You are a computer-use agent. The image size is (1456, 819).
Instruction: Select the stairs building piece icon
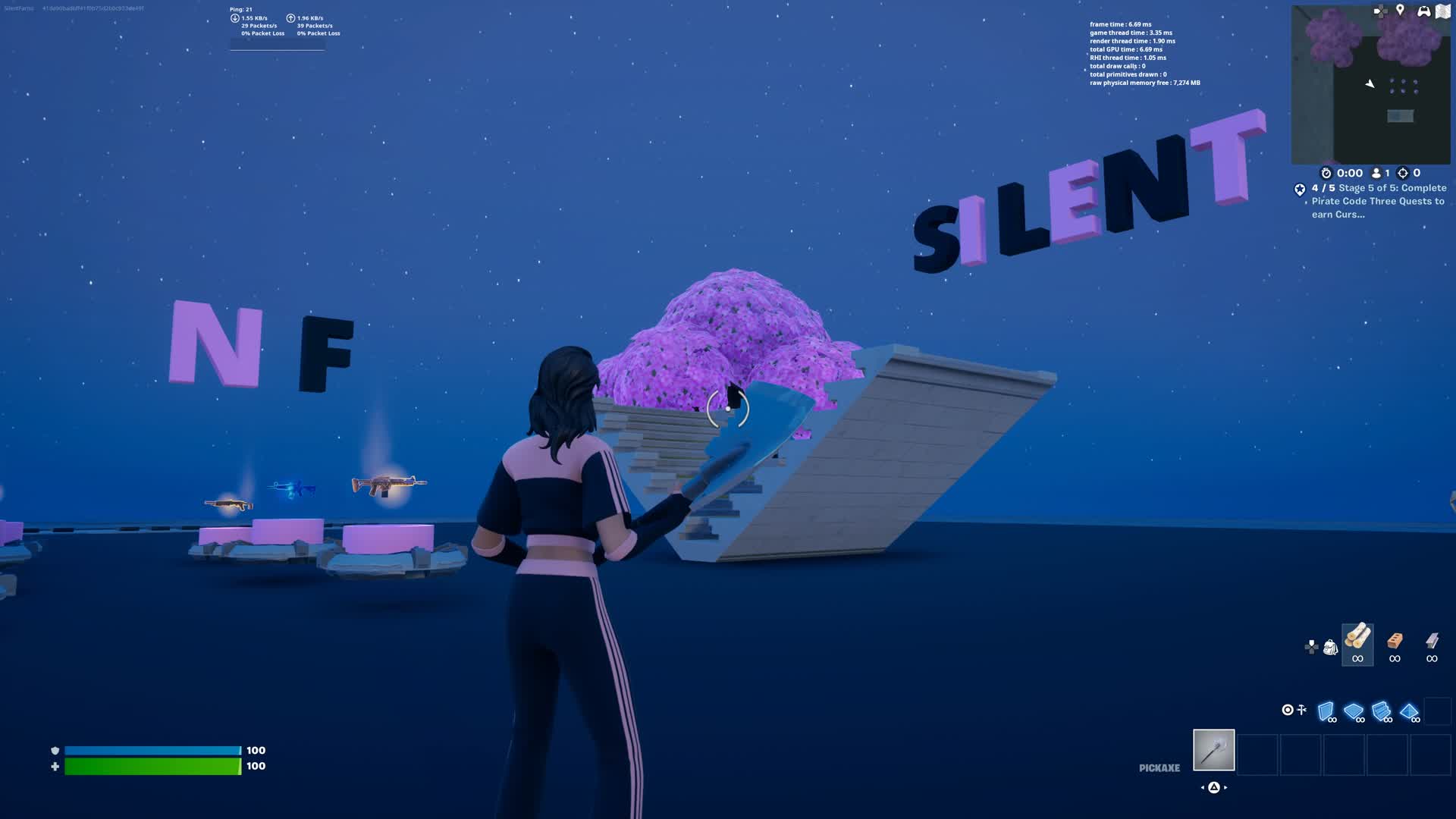tap(1380, 710)
